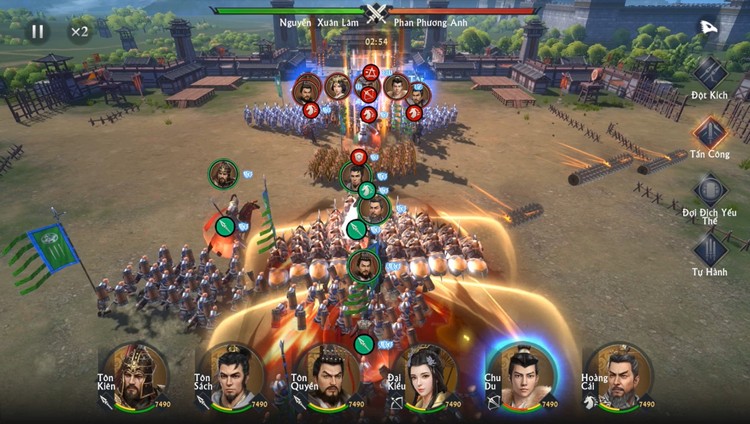
Task: Select the Đột Kích tactic
Action: click(x=710, y=73)
